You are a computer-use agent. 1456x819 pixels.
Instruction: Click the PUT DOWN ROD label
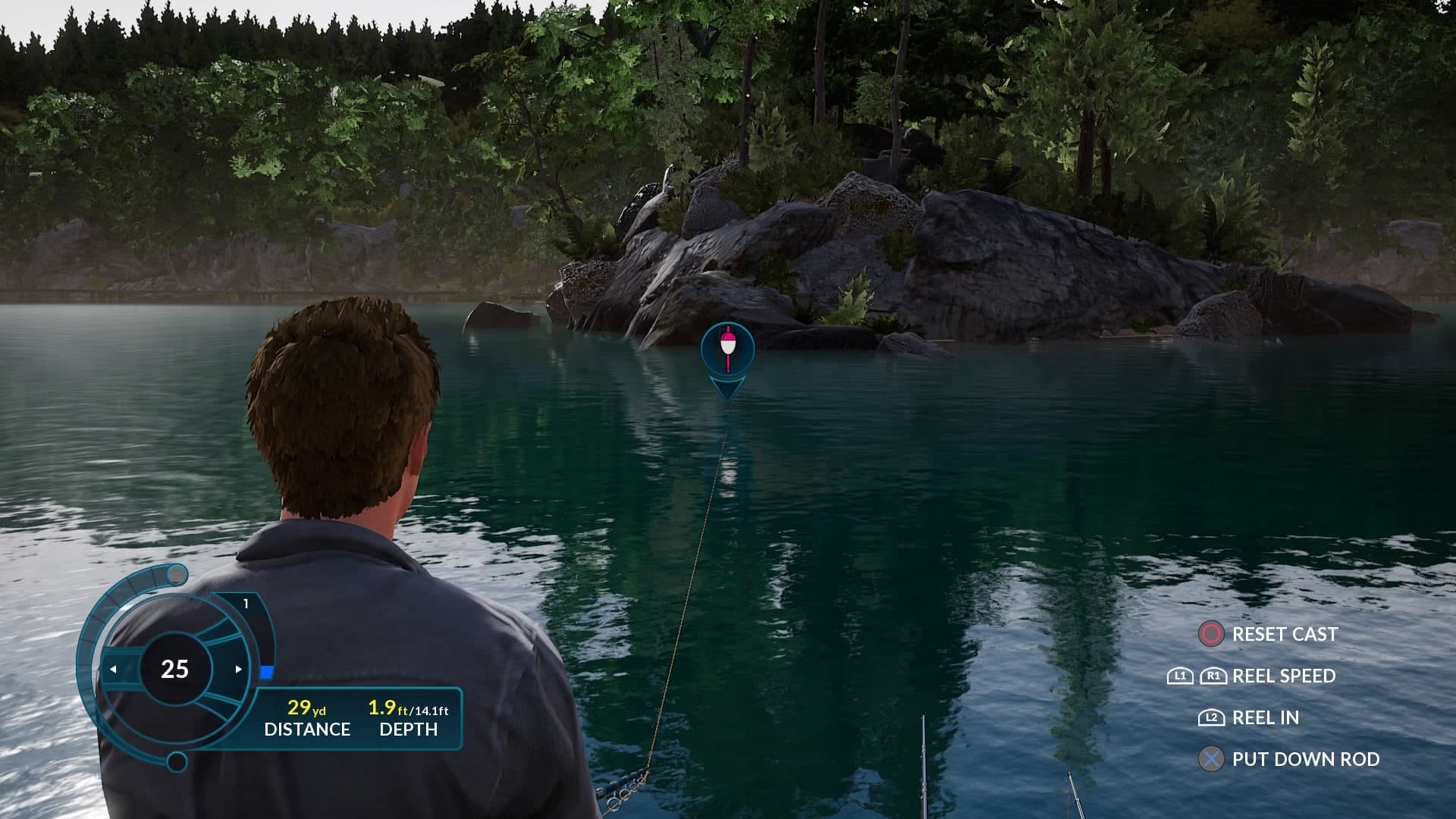pos(1307,758)
